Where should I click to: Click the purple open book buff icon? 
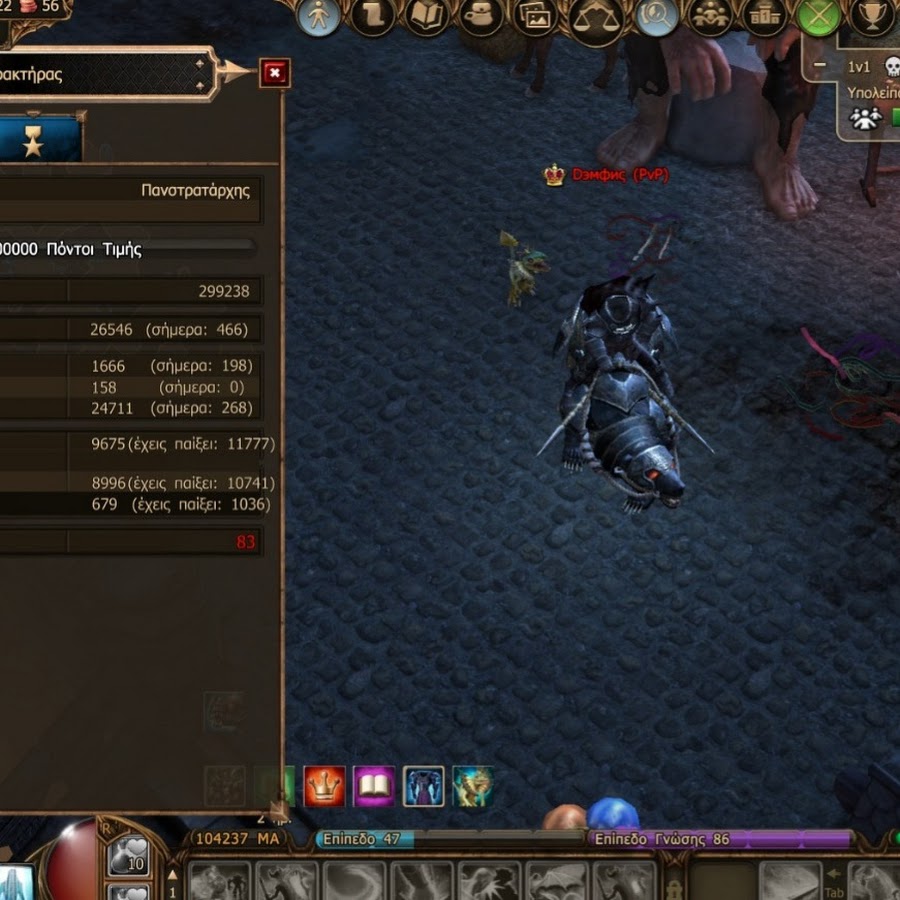pos(374,787)
